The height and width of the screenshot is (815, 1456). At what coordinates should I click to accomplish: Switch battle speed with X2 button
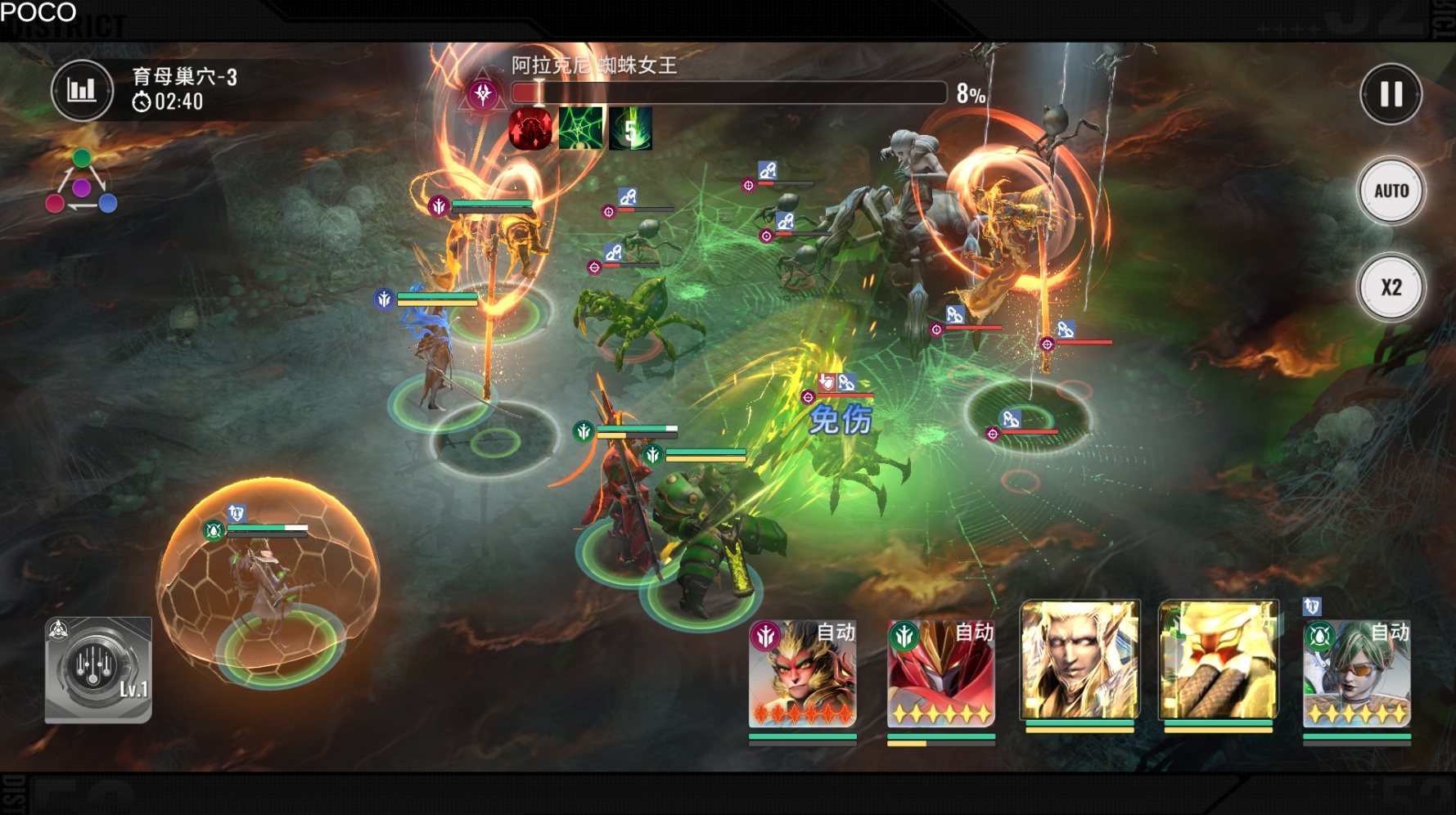[1391, 288]
